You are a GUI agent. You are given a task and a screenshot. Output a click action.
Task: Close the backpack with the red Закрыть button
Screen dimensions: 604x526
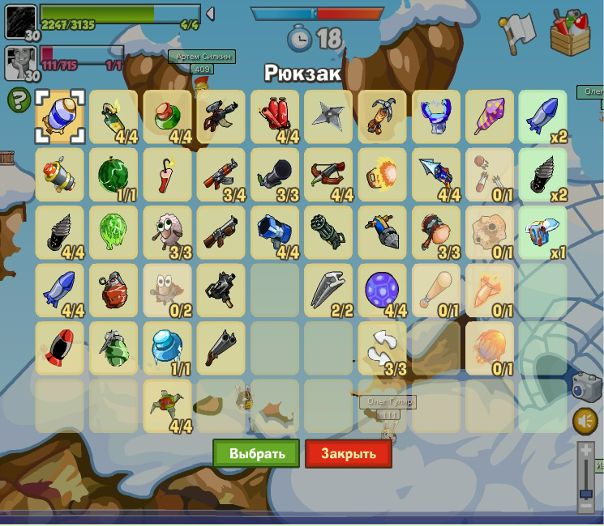[x=348, y=453]
